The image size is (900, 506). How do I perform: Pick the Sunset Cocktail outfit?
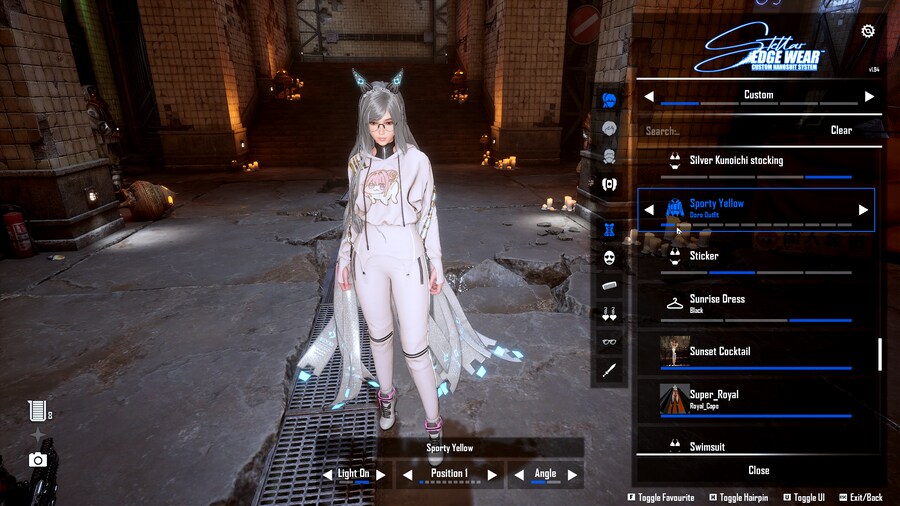click(759, 352)
